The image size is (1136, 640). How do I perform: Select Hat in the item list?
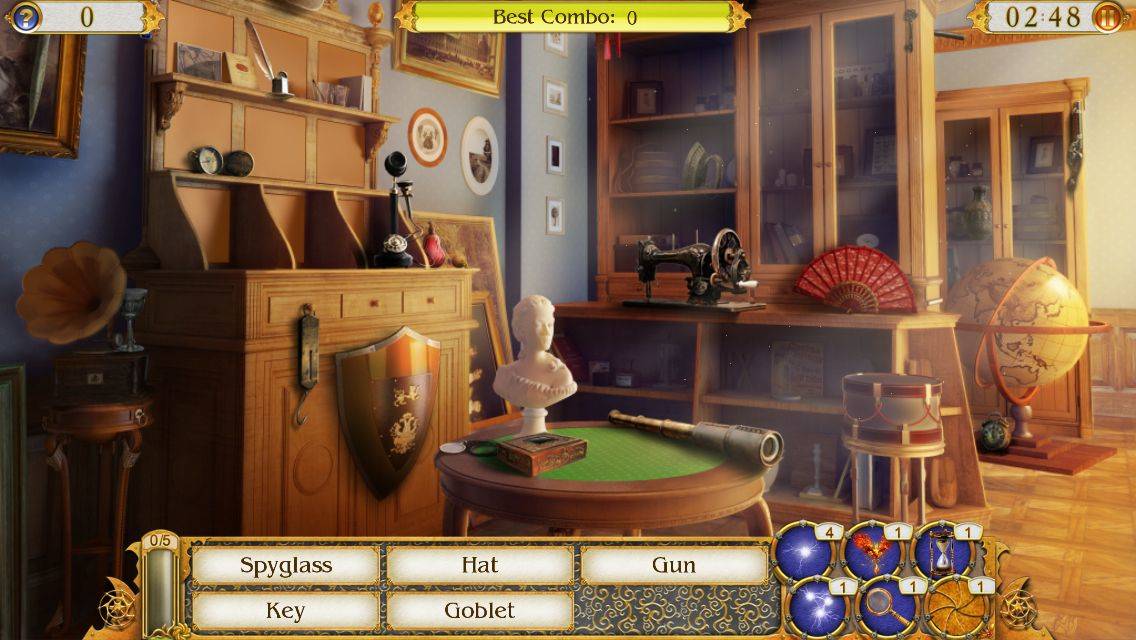pyautogui.click(x=480, y=565)
